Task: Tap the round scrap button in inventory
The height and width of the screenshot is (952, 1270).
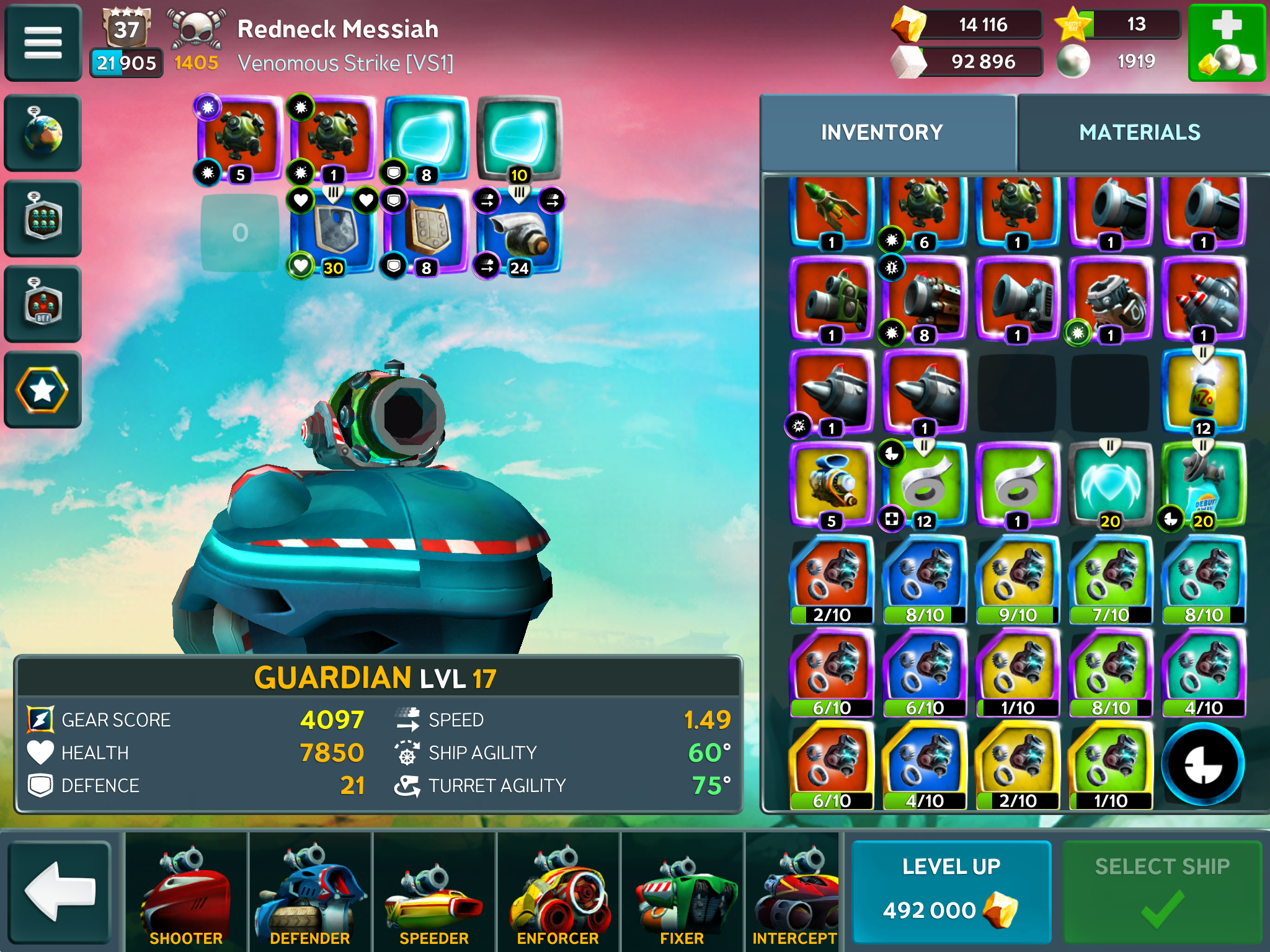Action: (x=1203, y=765)
